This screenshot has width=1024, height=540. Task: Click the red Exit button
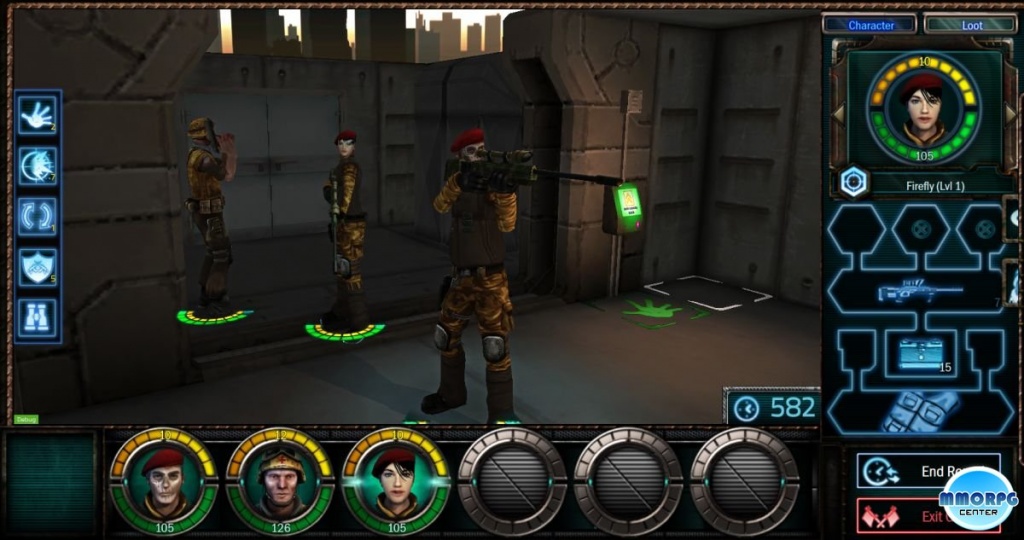point(900,517)
